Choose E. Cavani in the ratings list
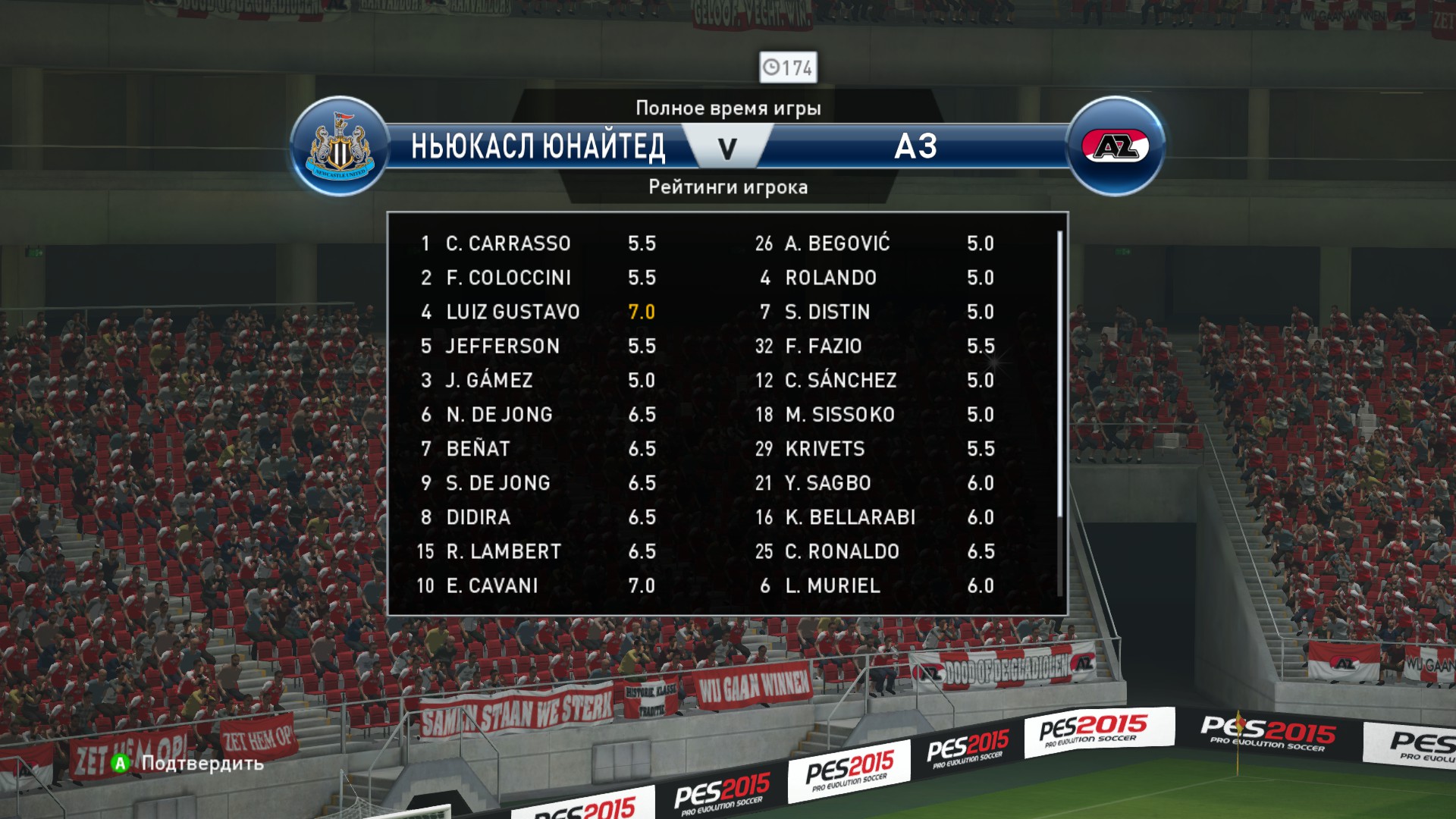Screen dimensions: 1456x819 538,585
